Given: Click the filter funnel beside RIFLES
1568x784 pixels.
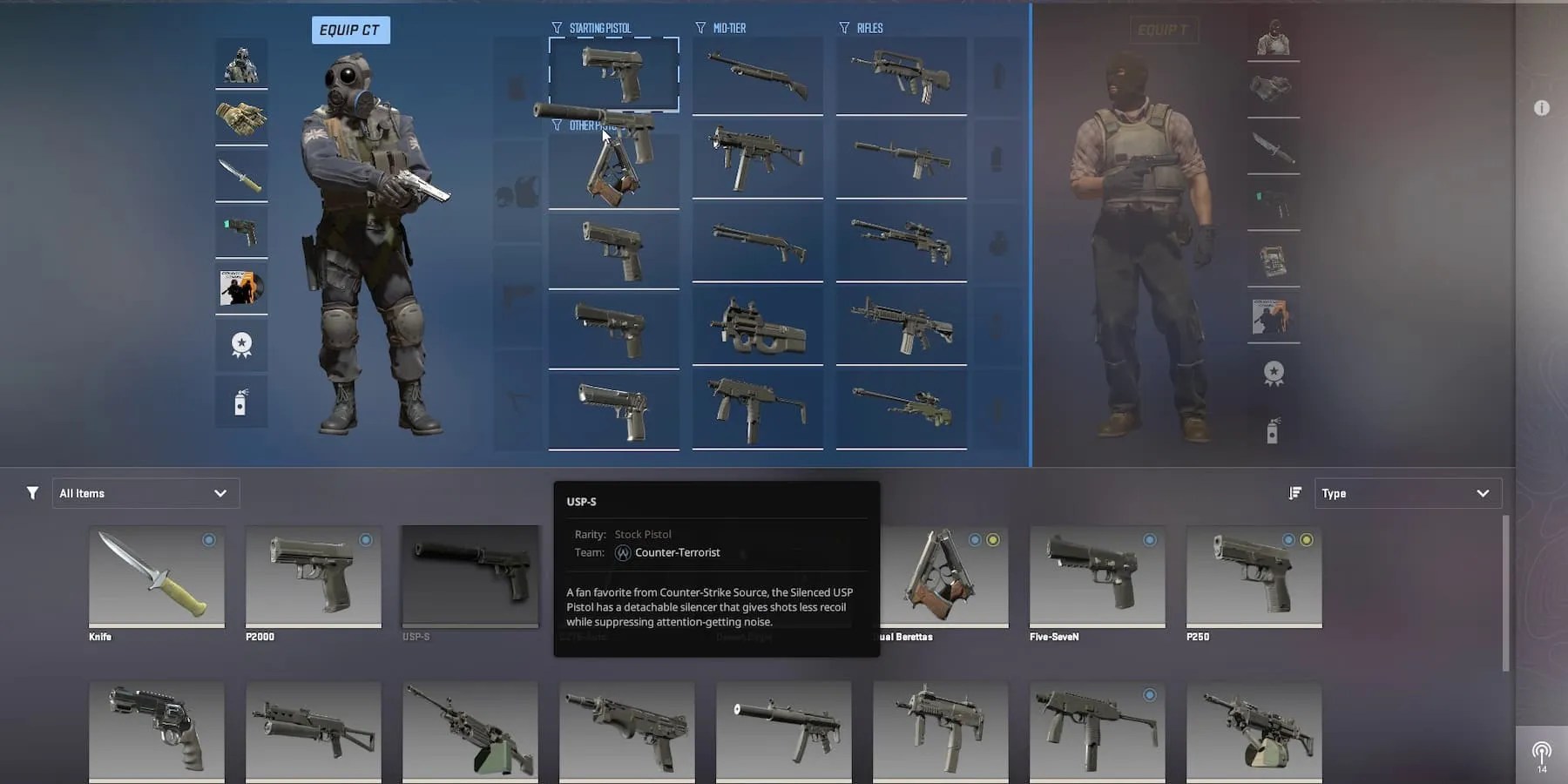Looking at the screenshot, I should coord(843,27).
